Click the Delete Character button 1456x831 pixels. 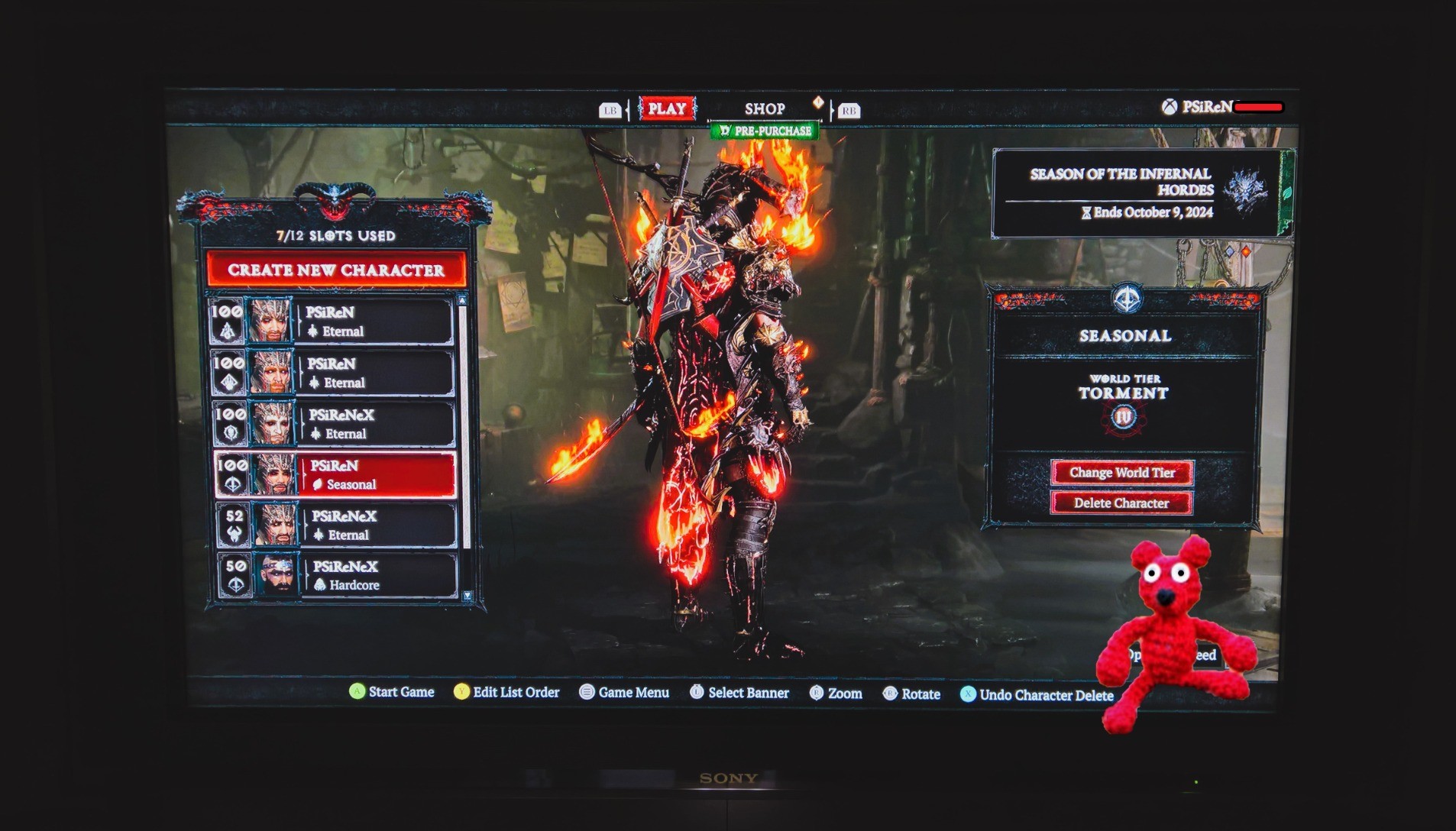[x=1121, y=503]
